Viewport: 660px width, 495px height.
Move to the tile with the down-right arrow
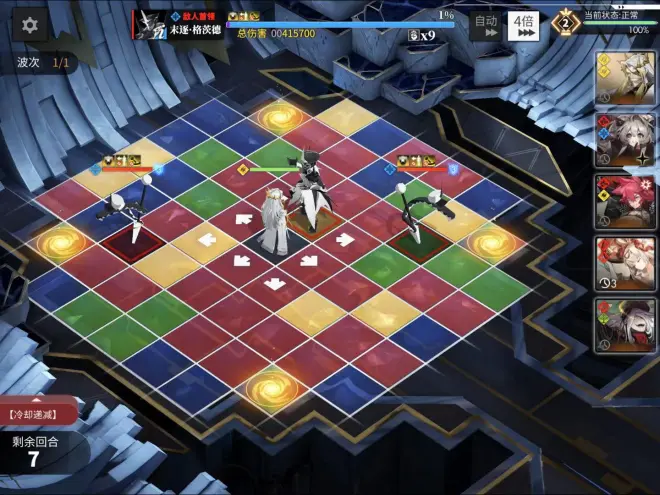[309, 261]
